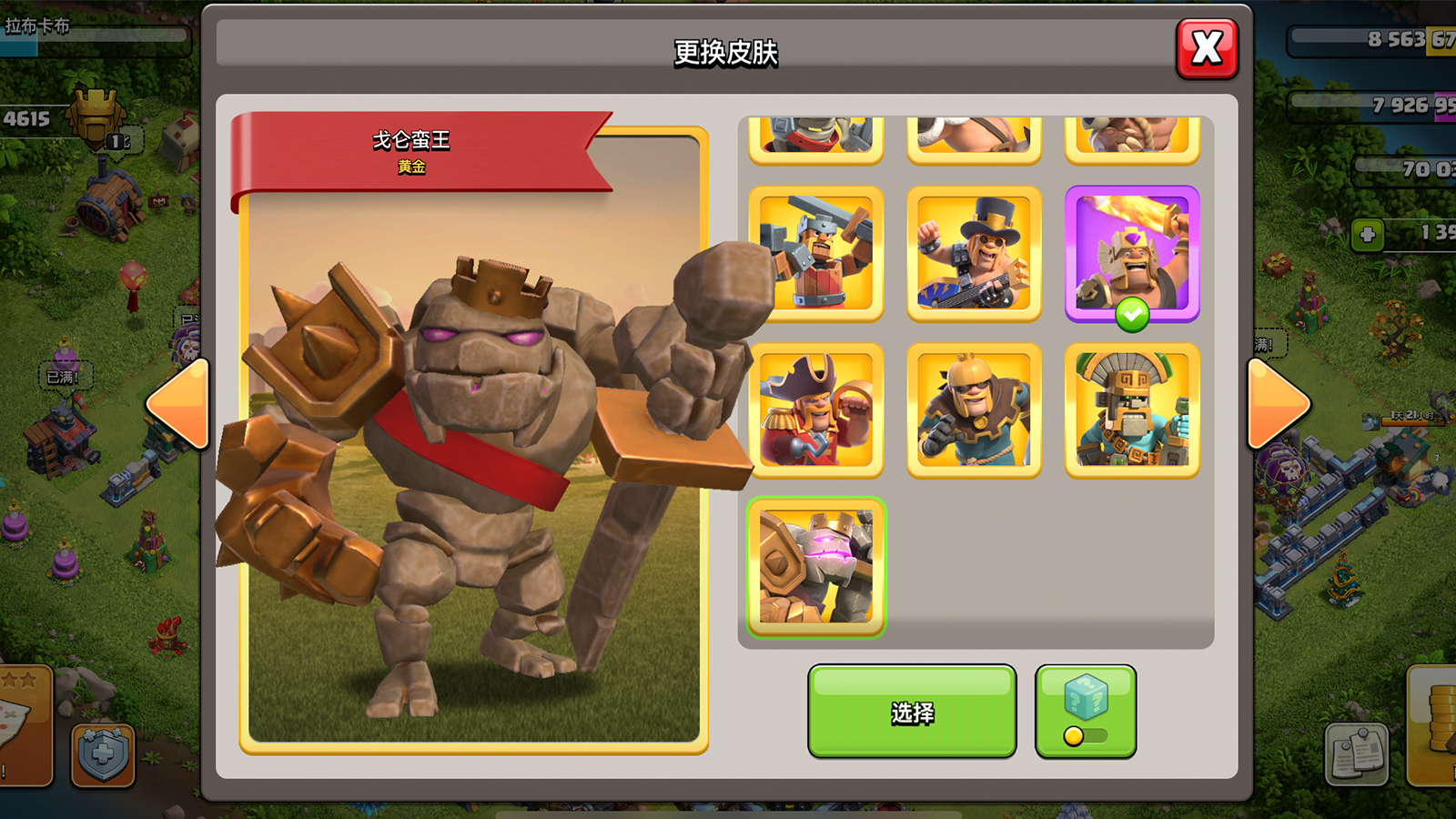Choose the pirate king skin thumbnail
The image size is (1456, 819).
pyautogui.click(x=816, y=409)
